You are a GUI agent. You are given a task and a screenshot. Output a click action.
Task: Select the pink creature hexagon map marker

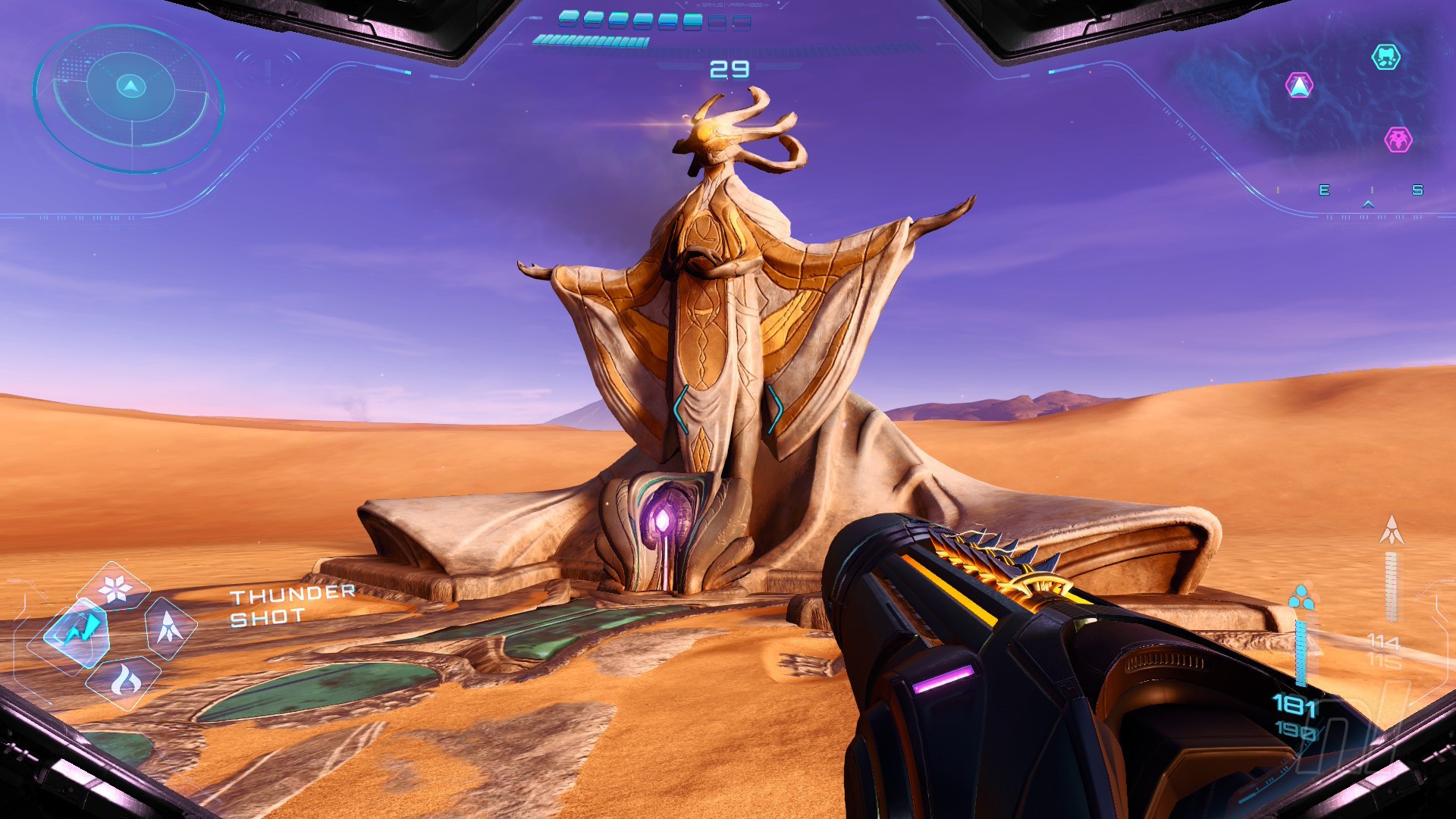[x=1398, y=140]
